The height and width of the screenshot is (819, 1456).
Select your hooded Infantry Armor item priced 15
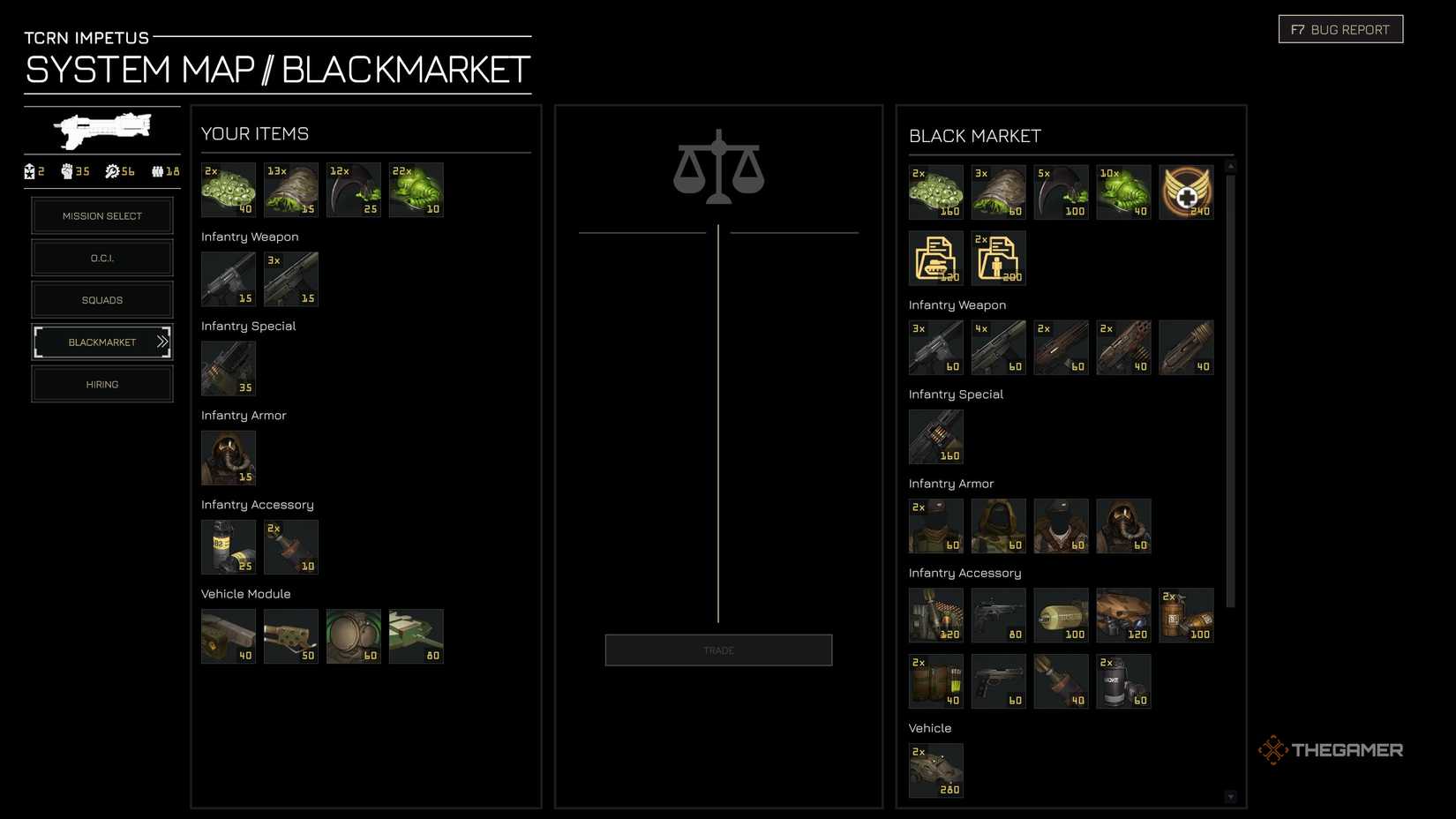tap(228, 457)
